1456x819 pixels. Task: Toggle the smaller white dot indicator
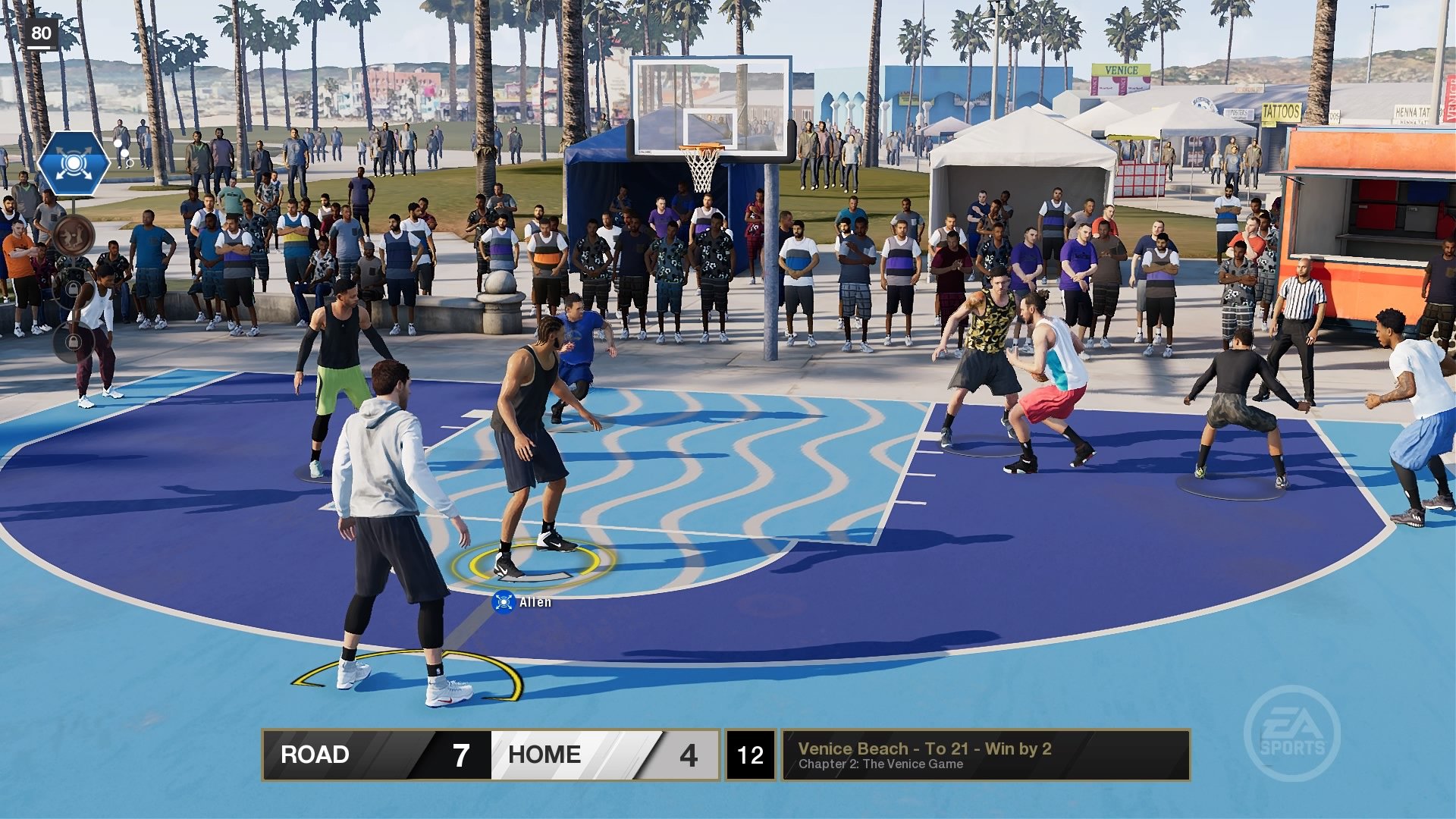(124, 153)
